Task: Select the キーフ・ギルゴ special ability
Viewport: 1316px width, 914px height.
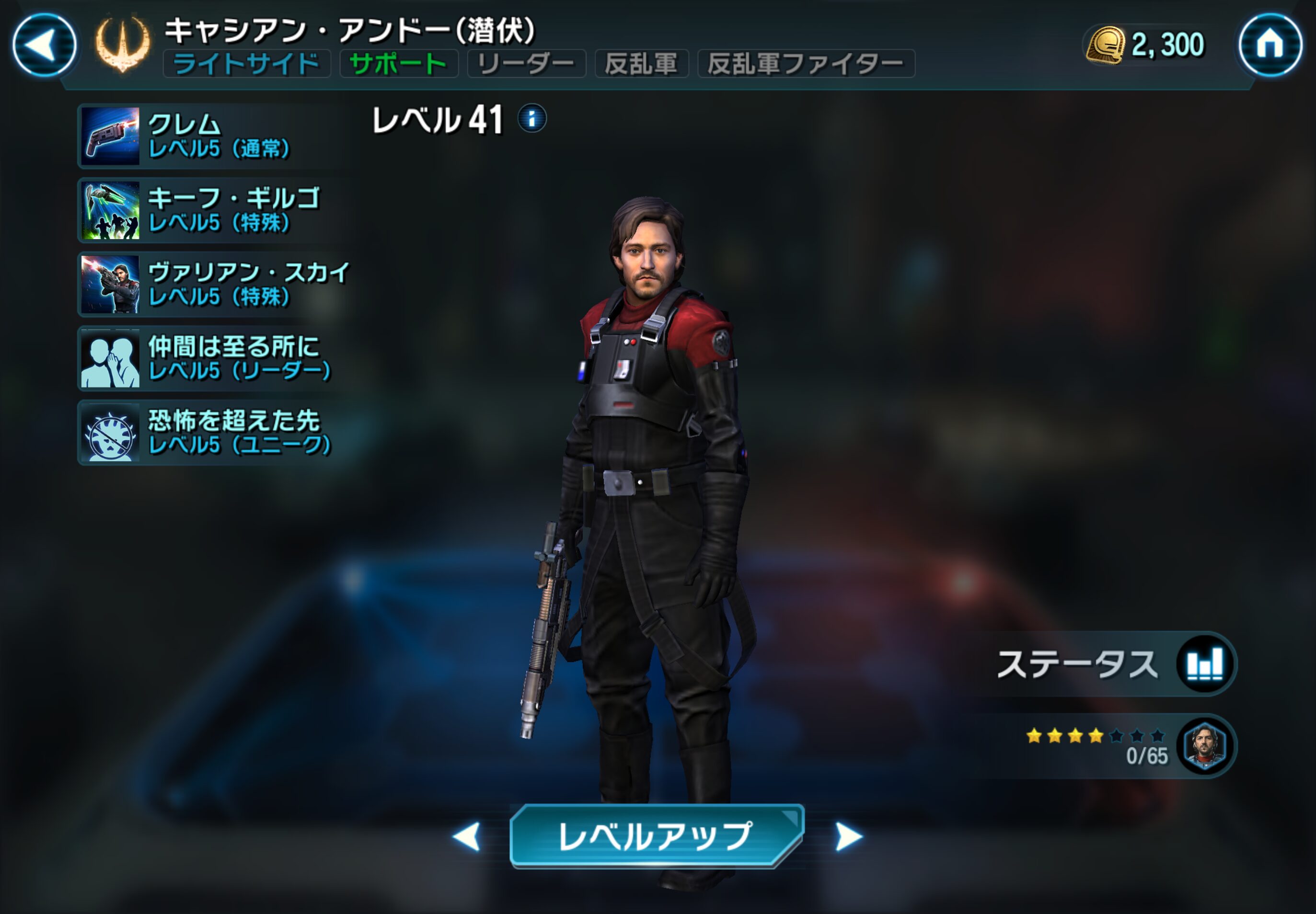Action: coord(212,210)
